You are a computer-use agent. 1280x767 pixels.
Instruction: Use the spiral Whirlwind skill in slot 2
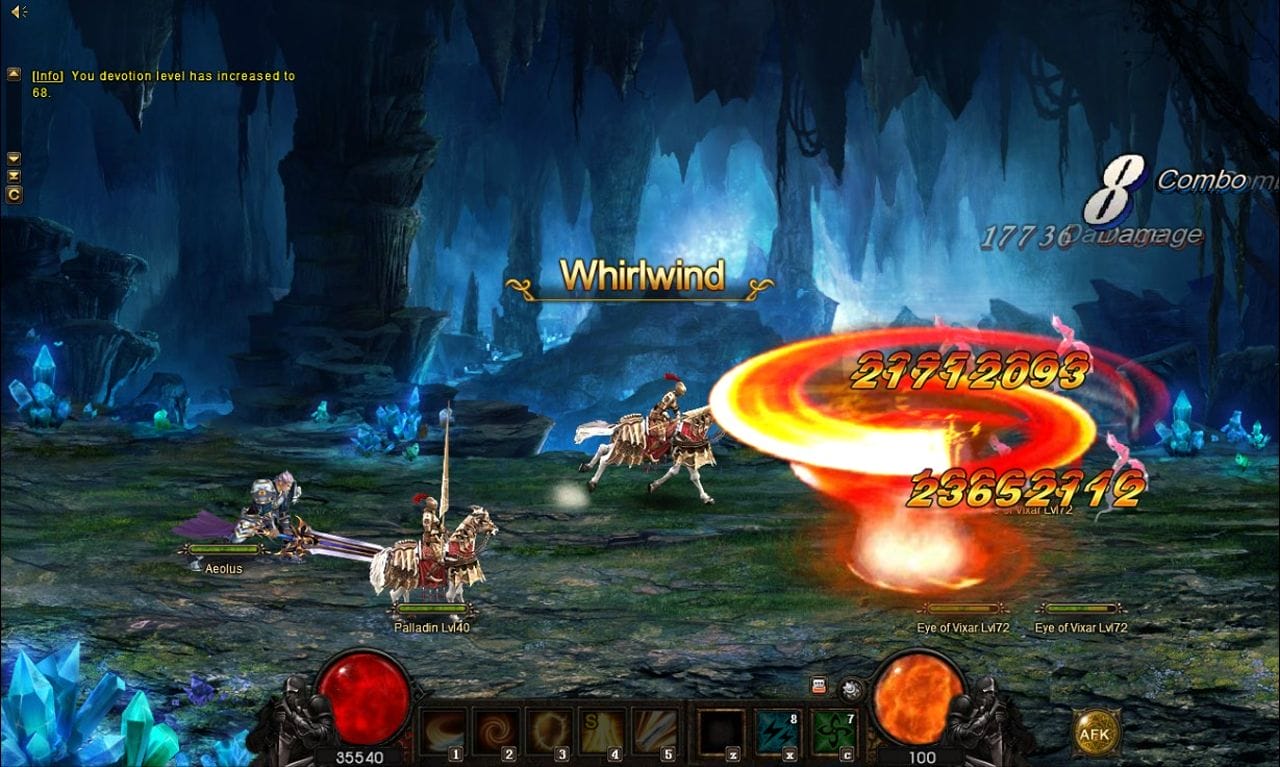[x=495, y=731]
